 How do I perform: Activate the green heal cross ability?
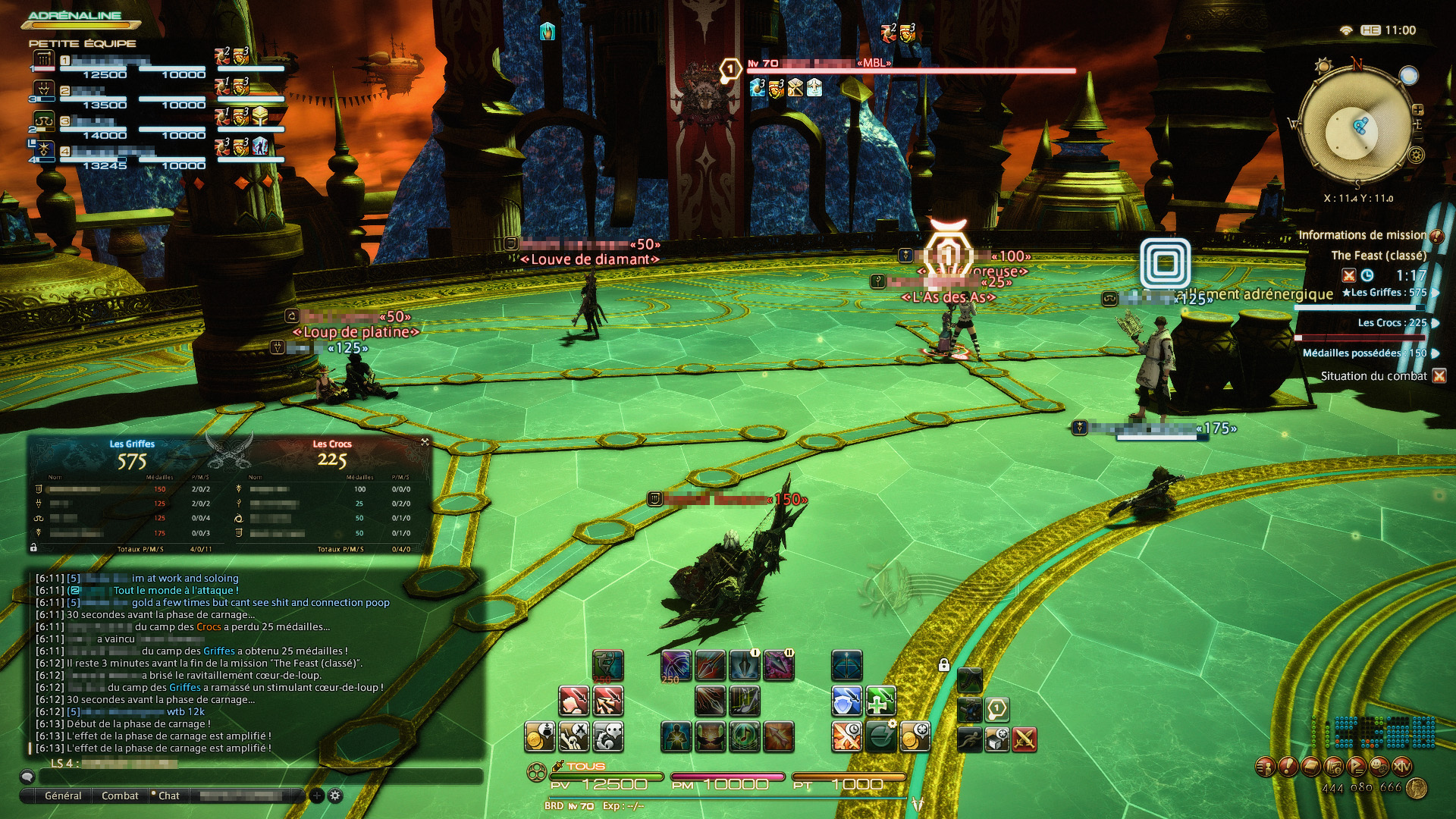coord(880,701)
